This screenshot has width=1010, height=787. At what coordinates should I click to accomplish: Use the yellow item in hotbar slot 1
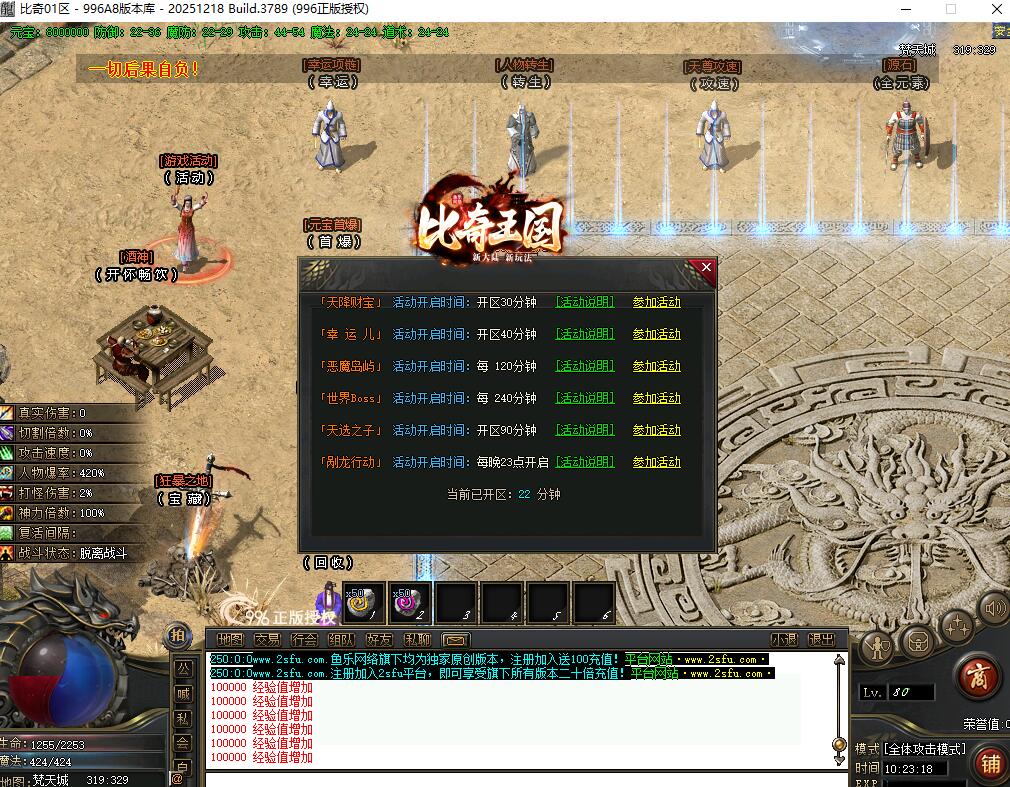click(x=364, y=603)
